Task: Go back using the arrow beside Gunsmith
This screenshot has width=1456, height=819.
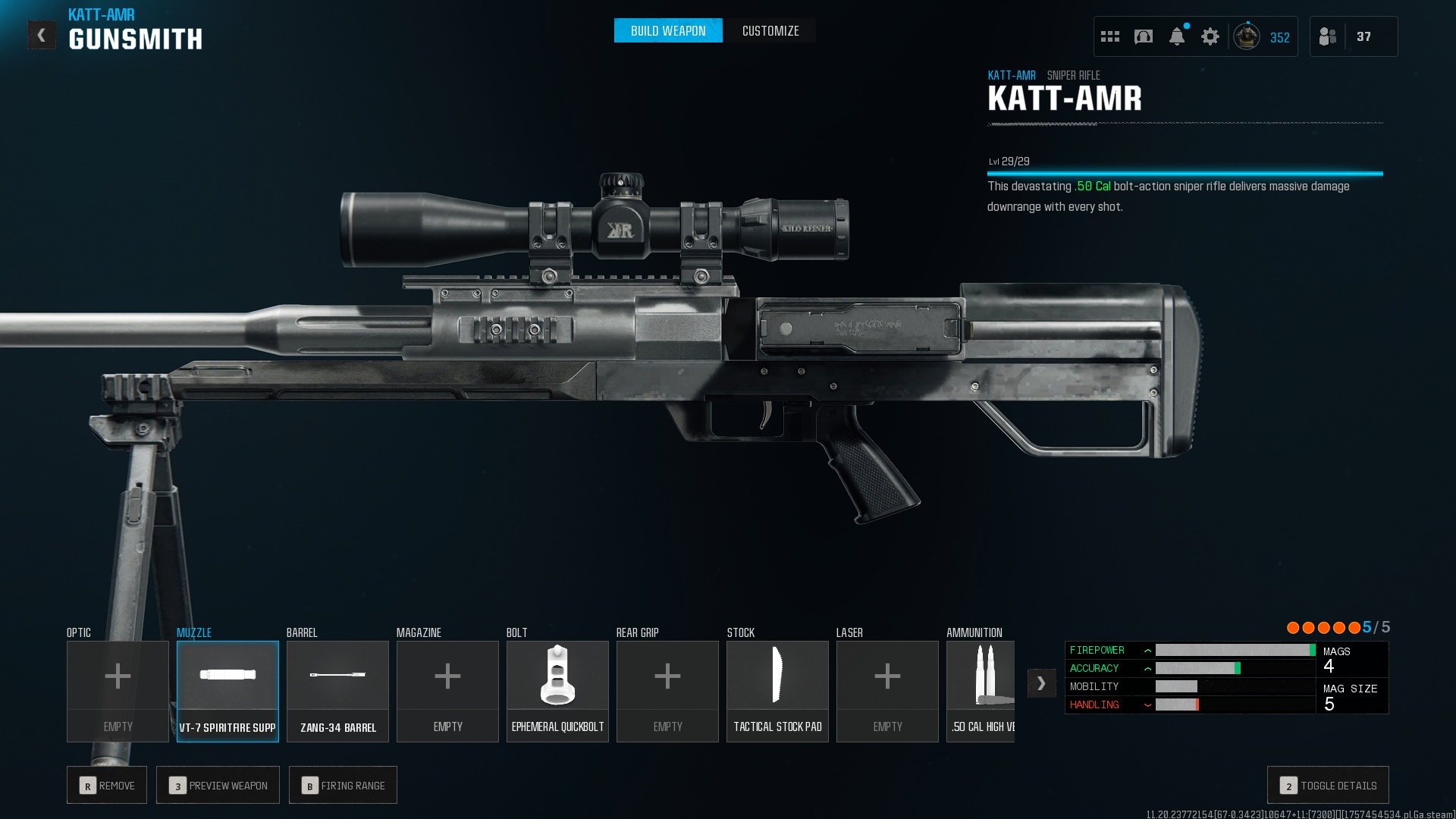Action: point(41,35)
